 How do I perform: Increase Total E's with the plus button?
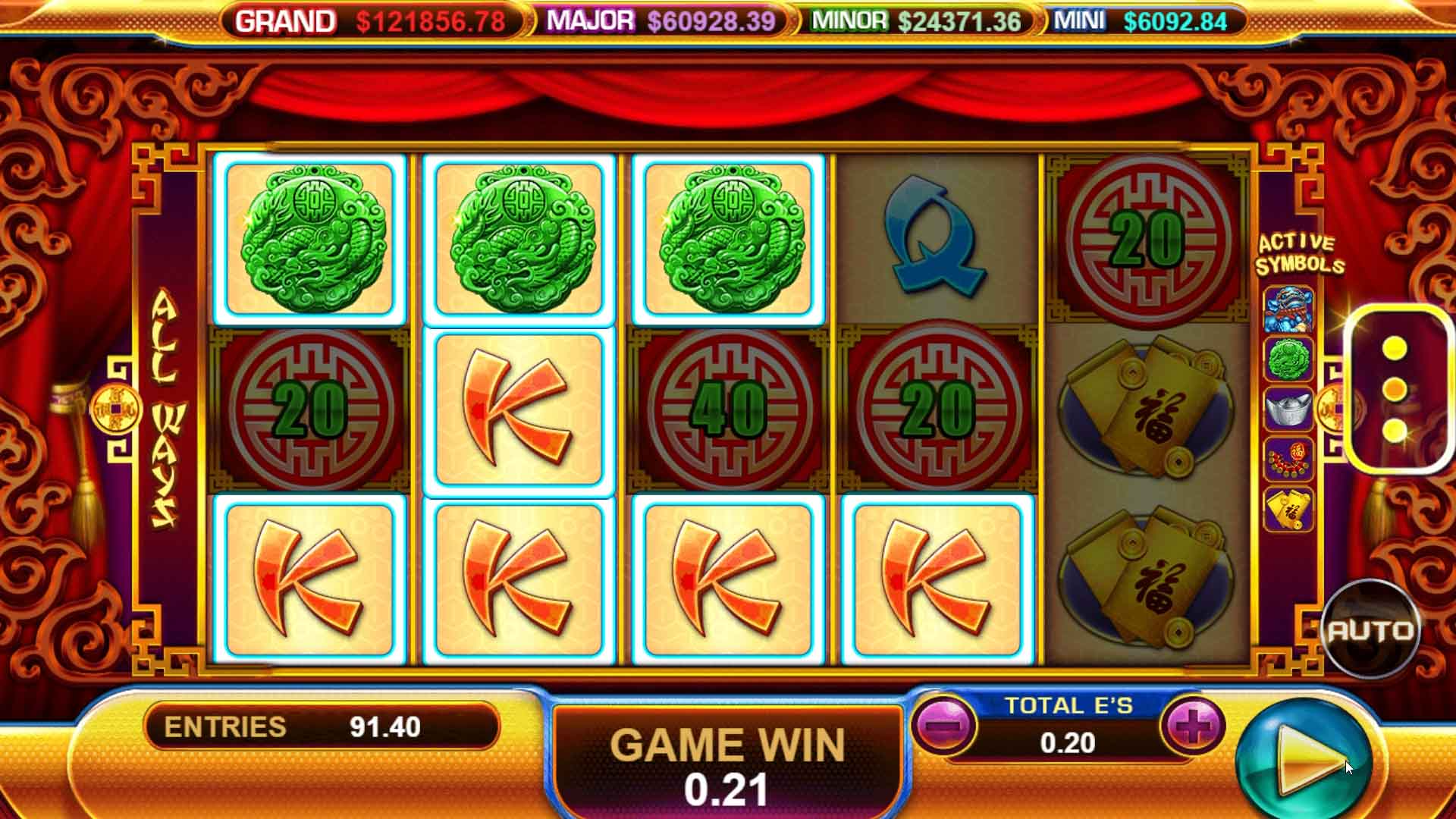1191,726
